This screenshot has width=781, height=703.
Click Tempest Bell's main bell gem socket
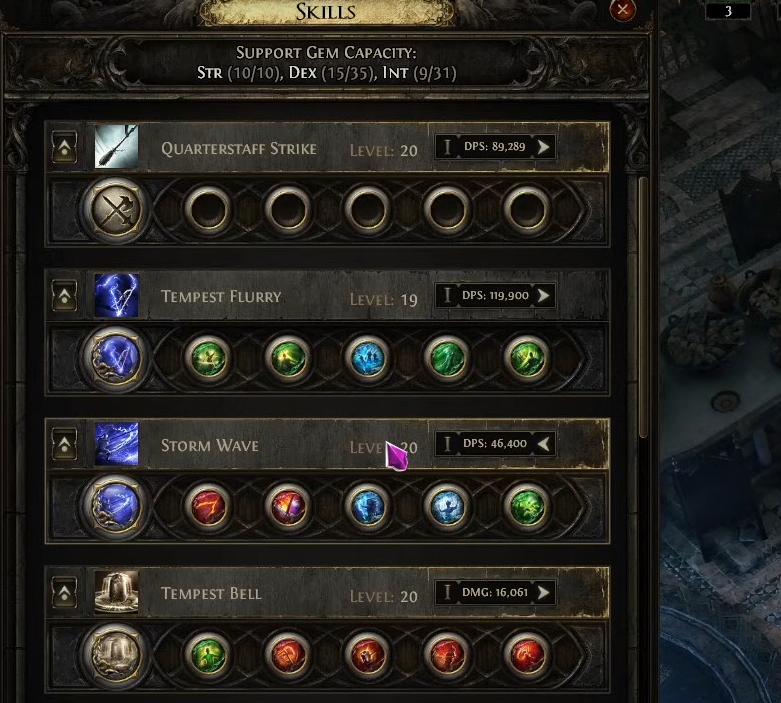tap(117, 656)
